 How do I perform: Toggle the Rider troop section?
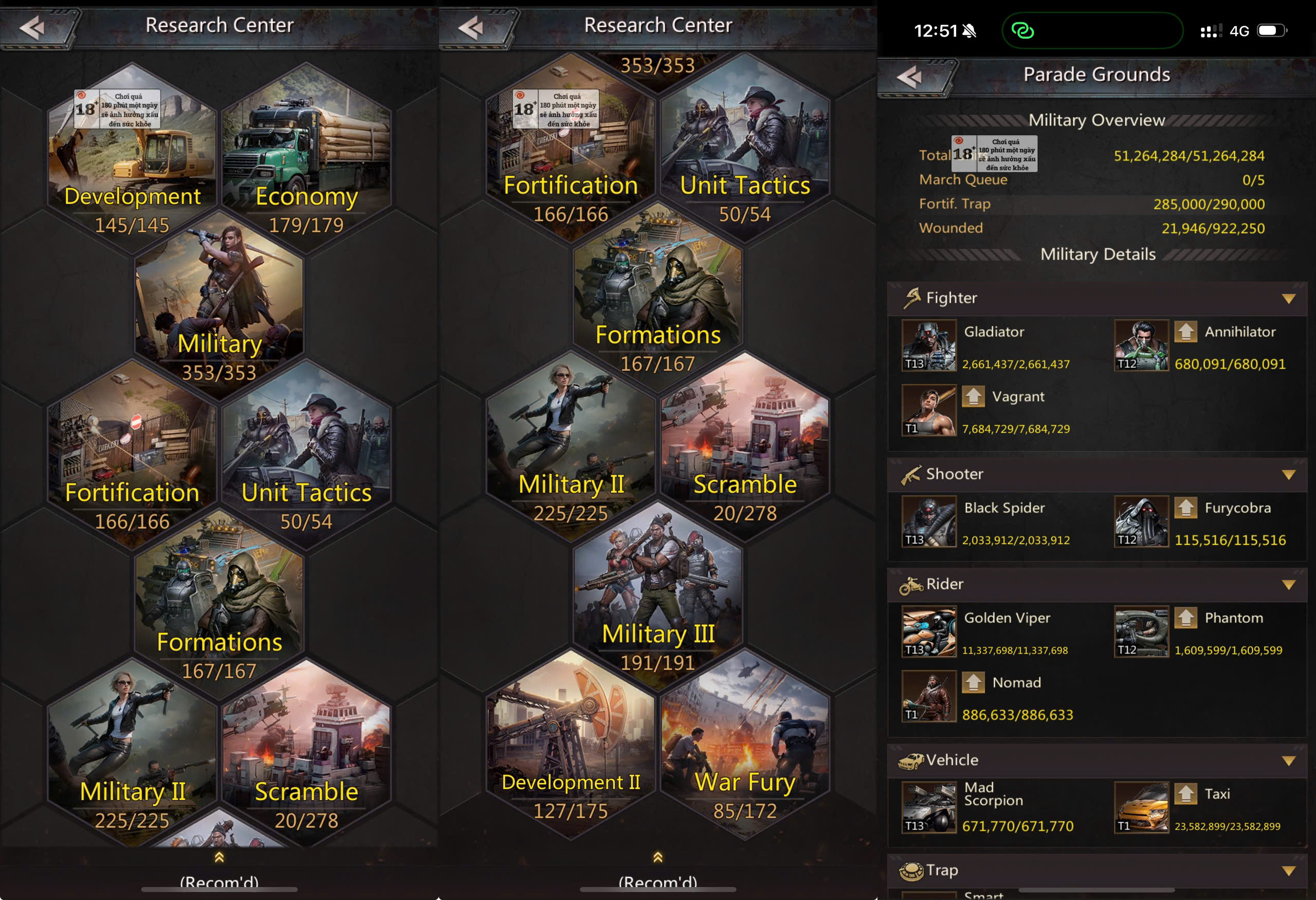coord(1288,585)
